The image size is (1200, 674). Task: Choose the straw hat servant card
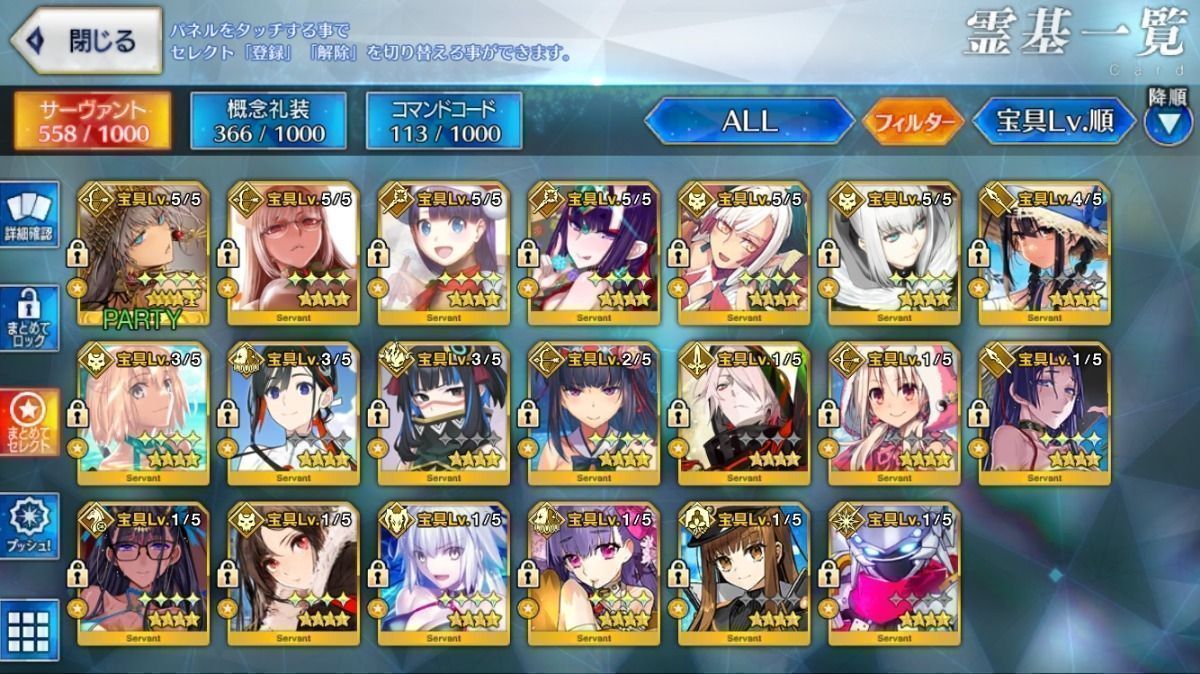pos(1043,253)
